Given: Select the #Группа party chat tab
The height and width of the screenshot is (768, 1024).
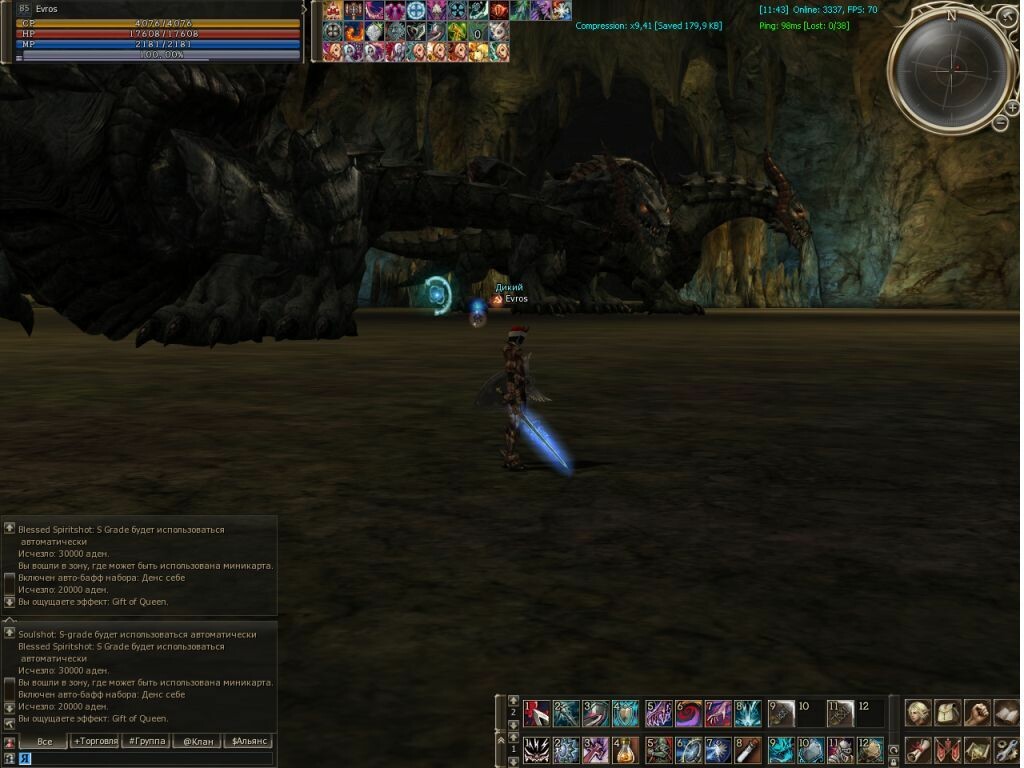Looking at the screenshot, I should coord(145,741).
